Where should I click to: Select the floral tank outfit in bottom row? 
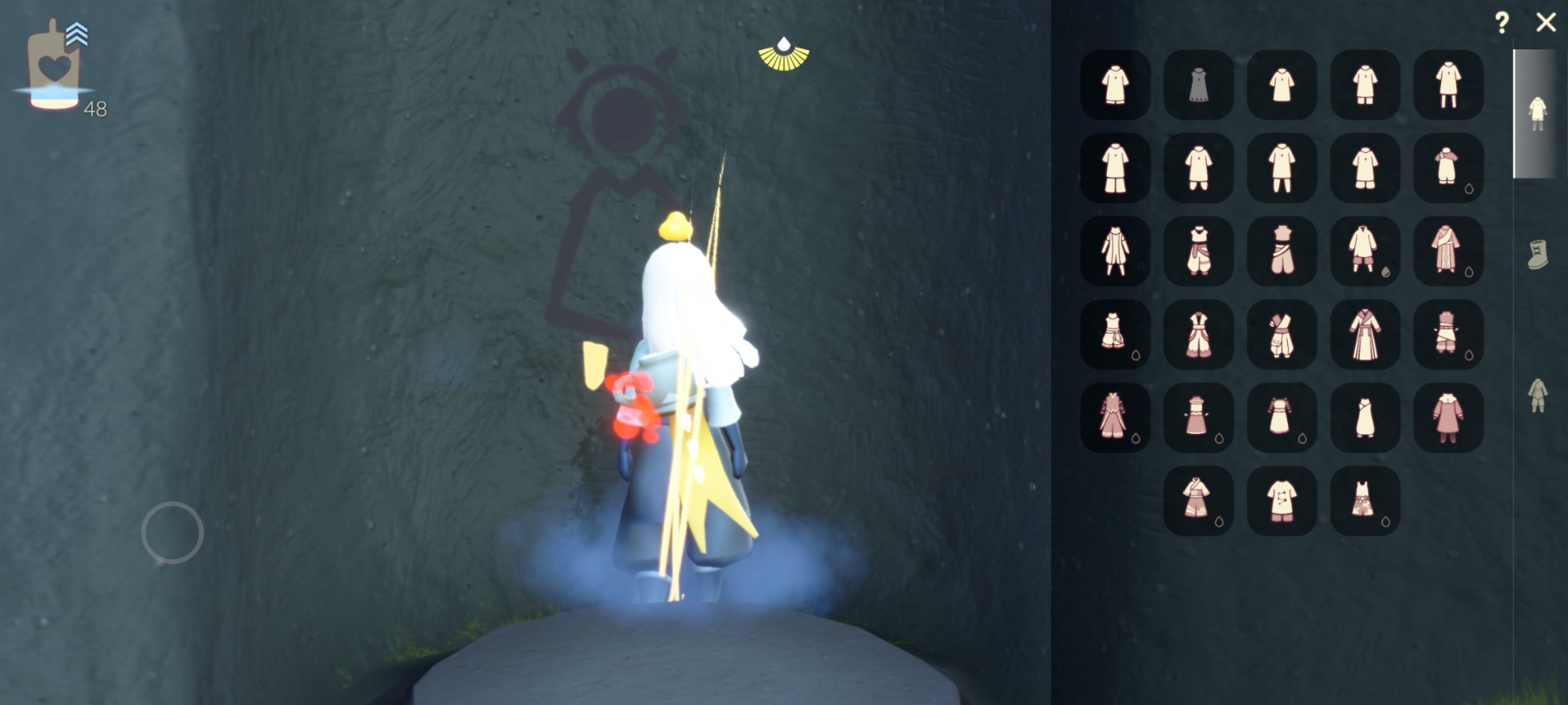tap(1366, 500)
